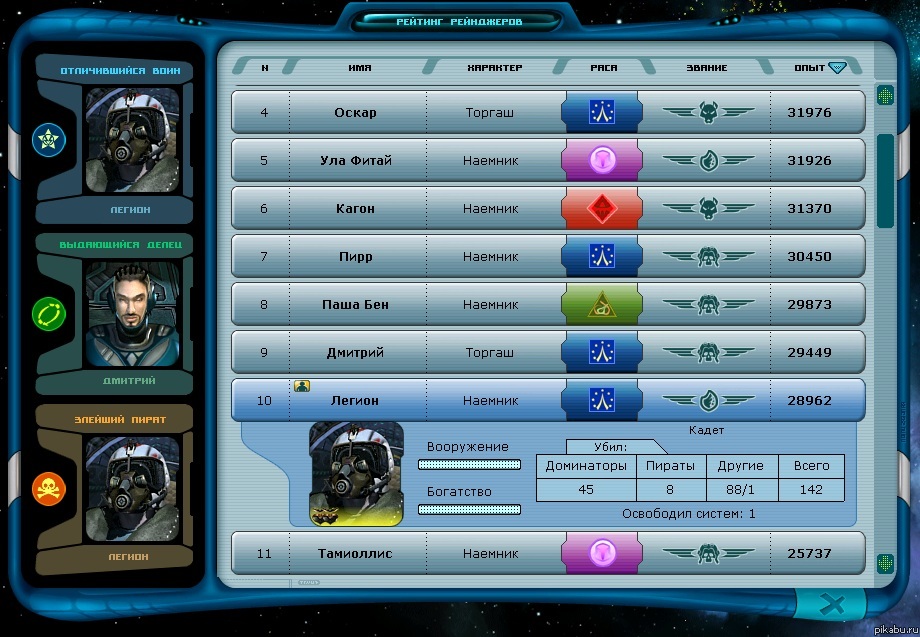Sort the list by Имя column

point(360,68)
